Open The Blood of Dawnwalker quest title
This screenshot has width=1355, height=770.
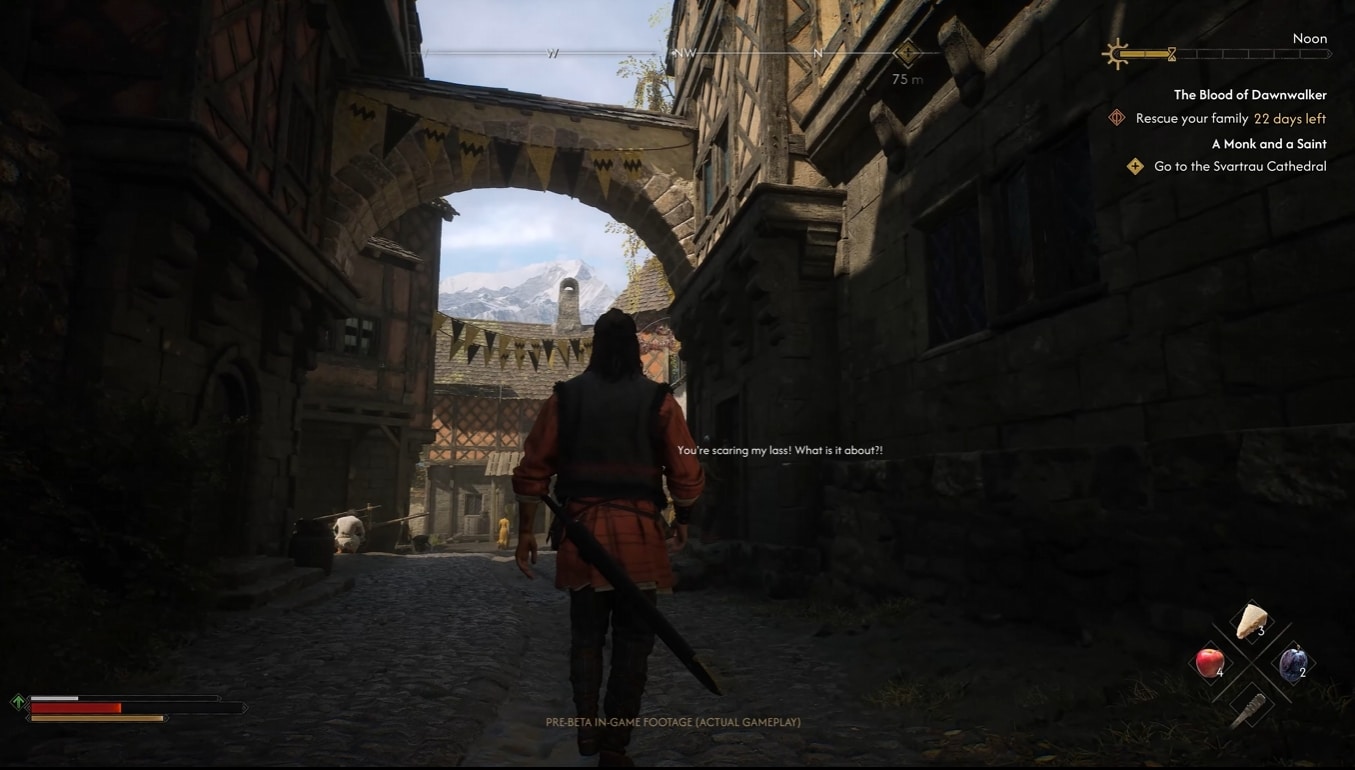coord(1249,95)
